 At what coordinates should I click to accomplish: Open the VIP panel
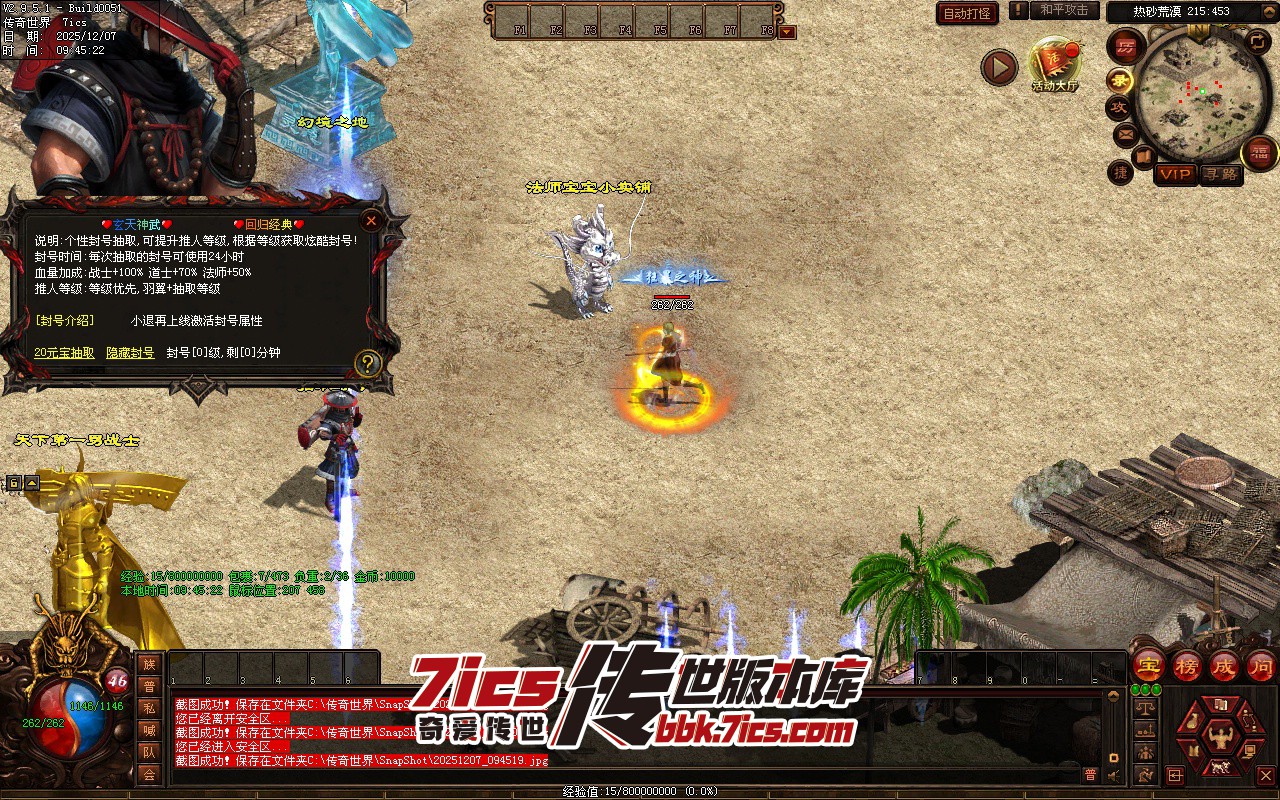pyautogui.click(x=1175, y=174)
